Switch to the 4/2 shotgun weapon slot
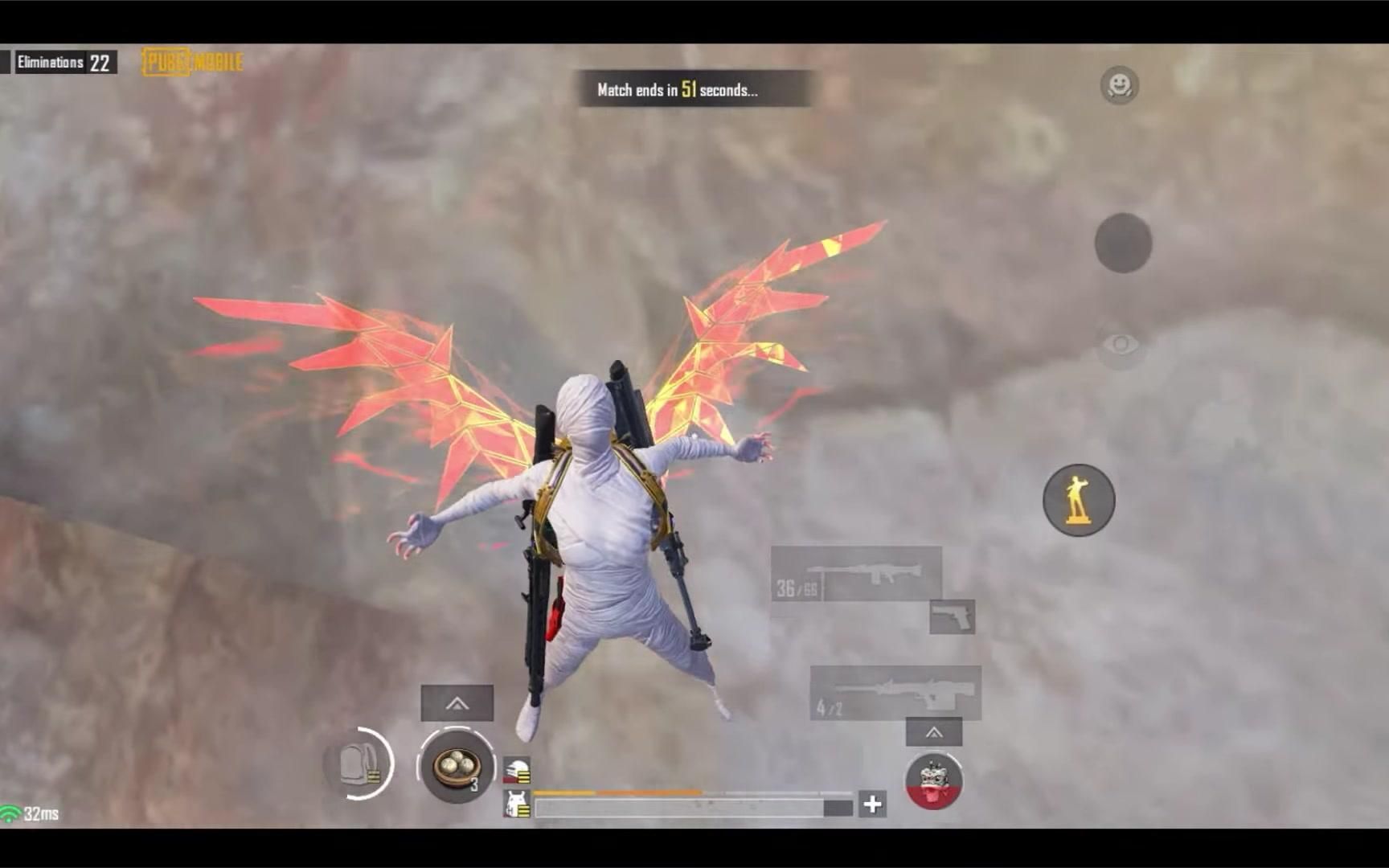 [x=892, y=693]
